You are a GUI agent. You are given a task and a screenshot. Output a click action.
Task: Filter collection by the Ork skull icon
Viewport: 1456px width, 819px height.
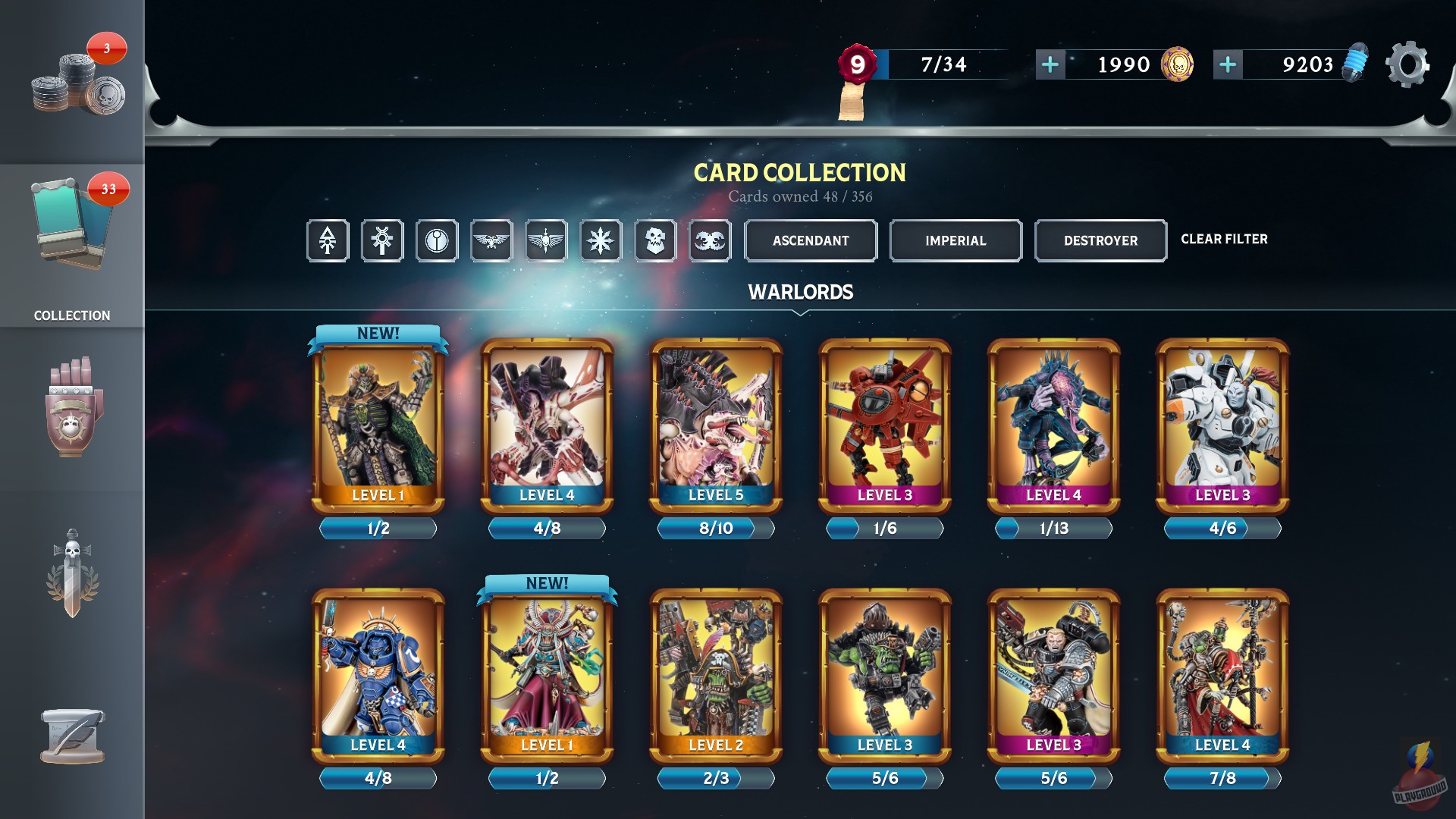[x=655, y=240]
